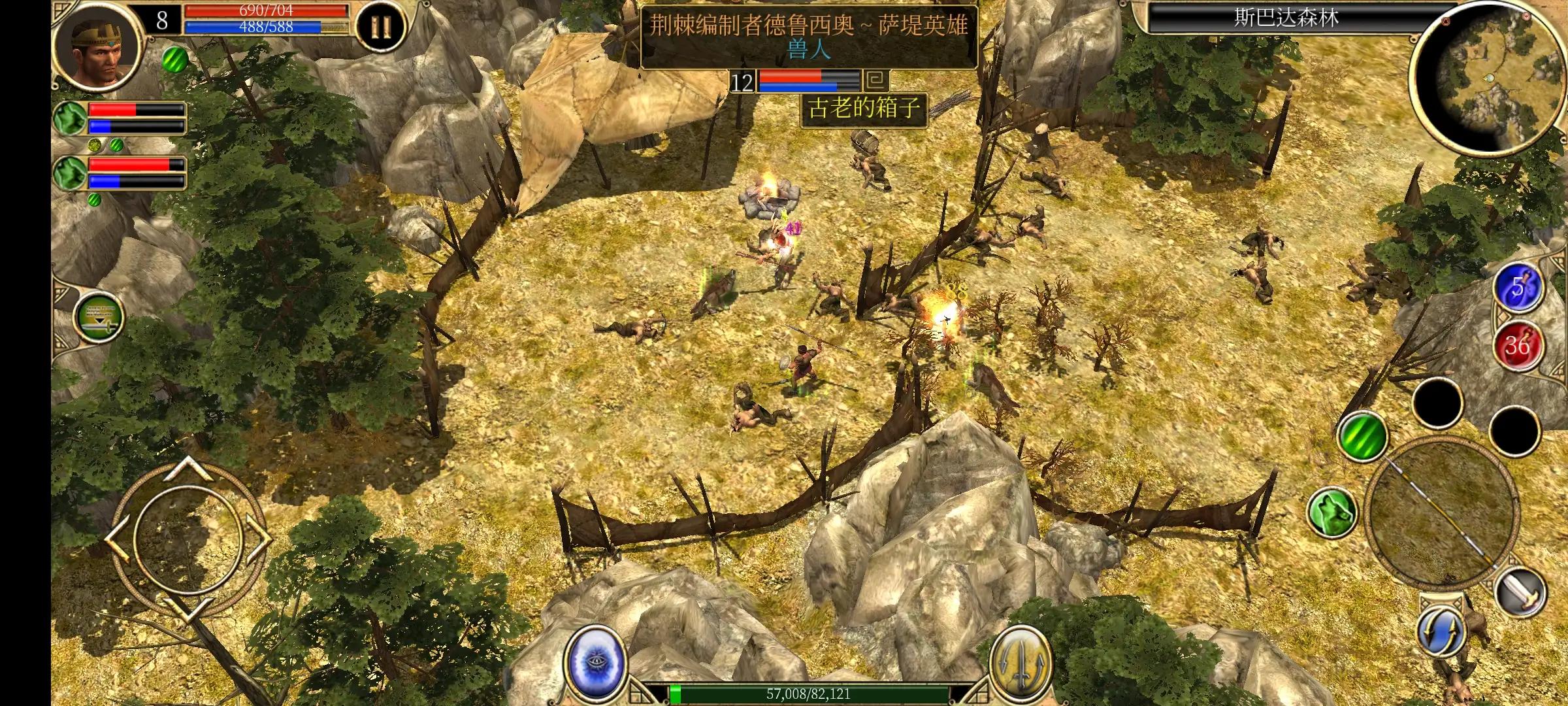Tap the large spear attack button
The height and width of the screenshot is (706, 1568).
pyautogui.click(x=1441, y=511)
